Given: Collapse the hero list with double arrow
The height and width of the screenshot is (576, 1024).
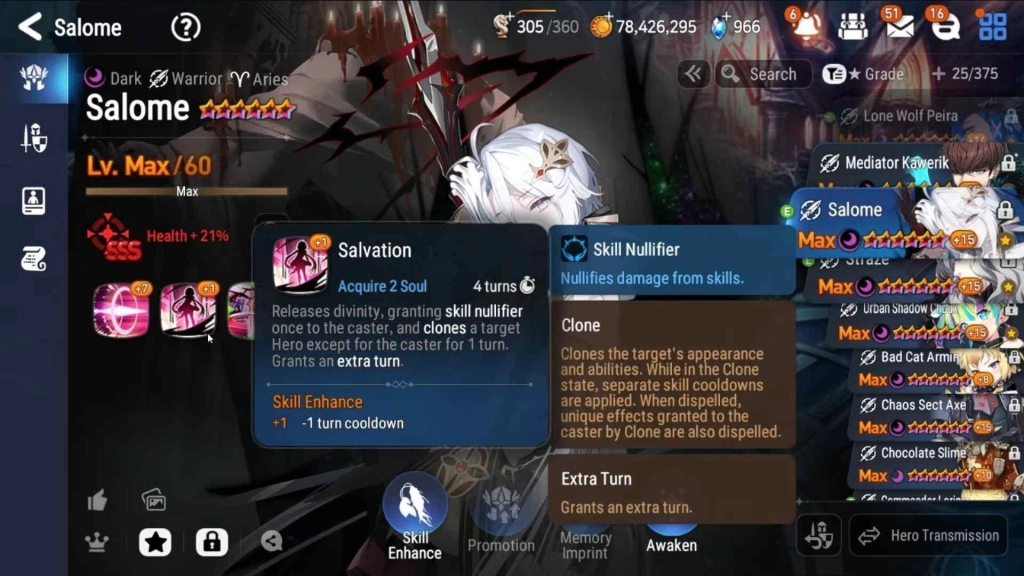Looking at the screenshot, I should click(x=693, y=74).
